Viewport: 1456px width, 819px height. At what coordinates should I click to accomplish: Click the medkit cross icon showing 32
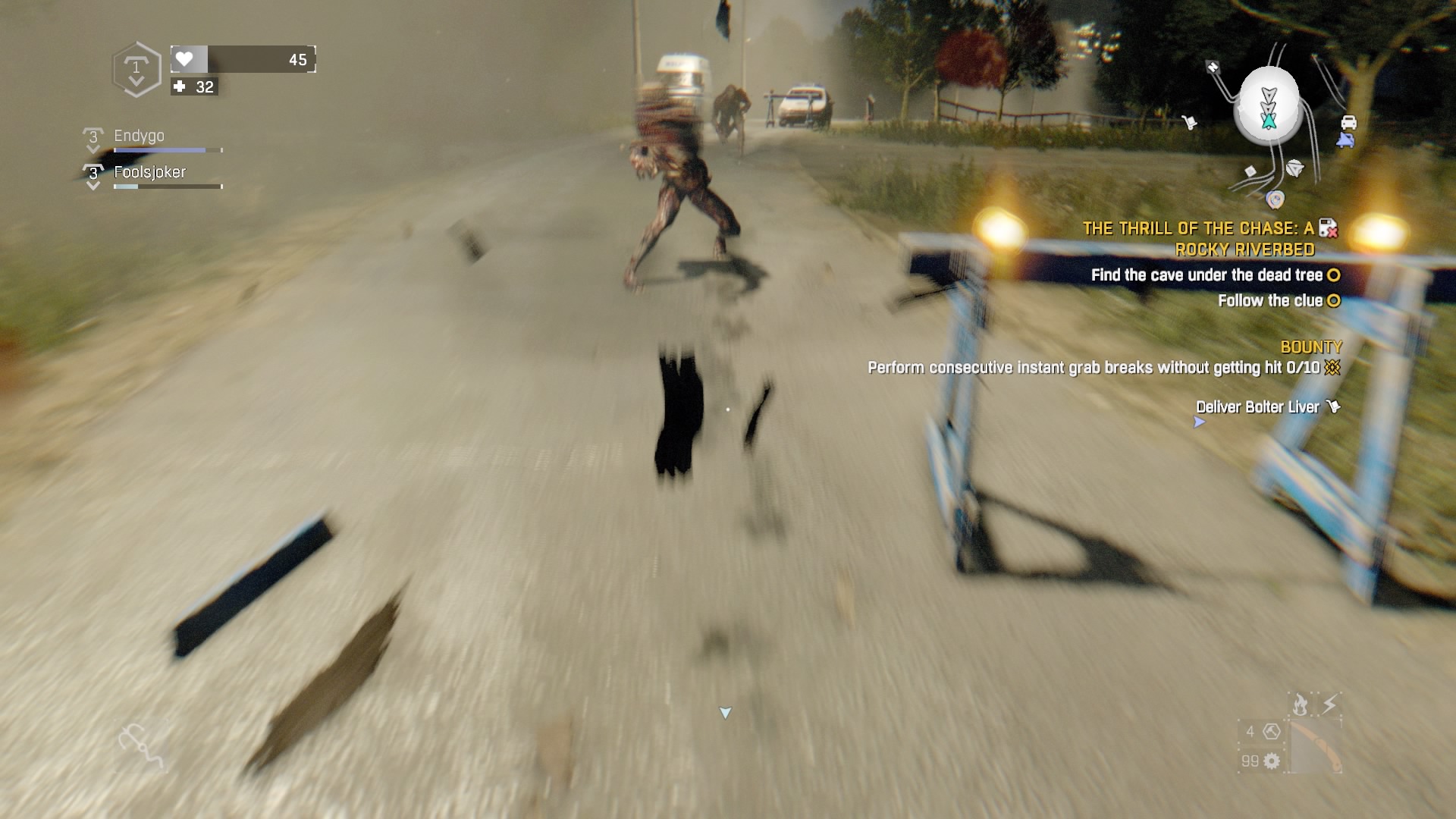(177, 87)
